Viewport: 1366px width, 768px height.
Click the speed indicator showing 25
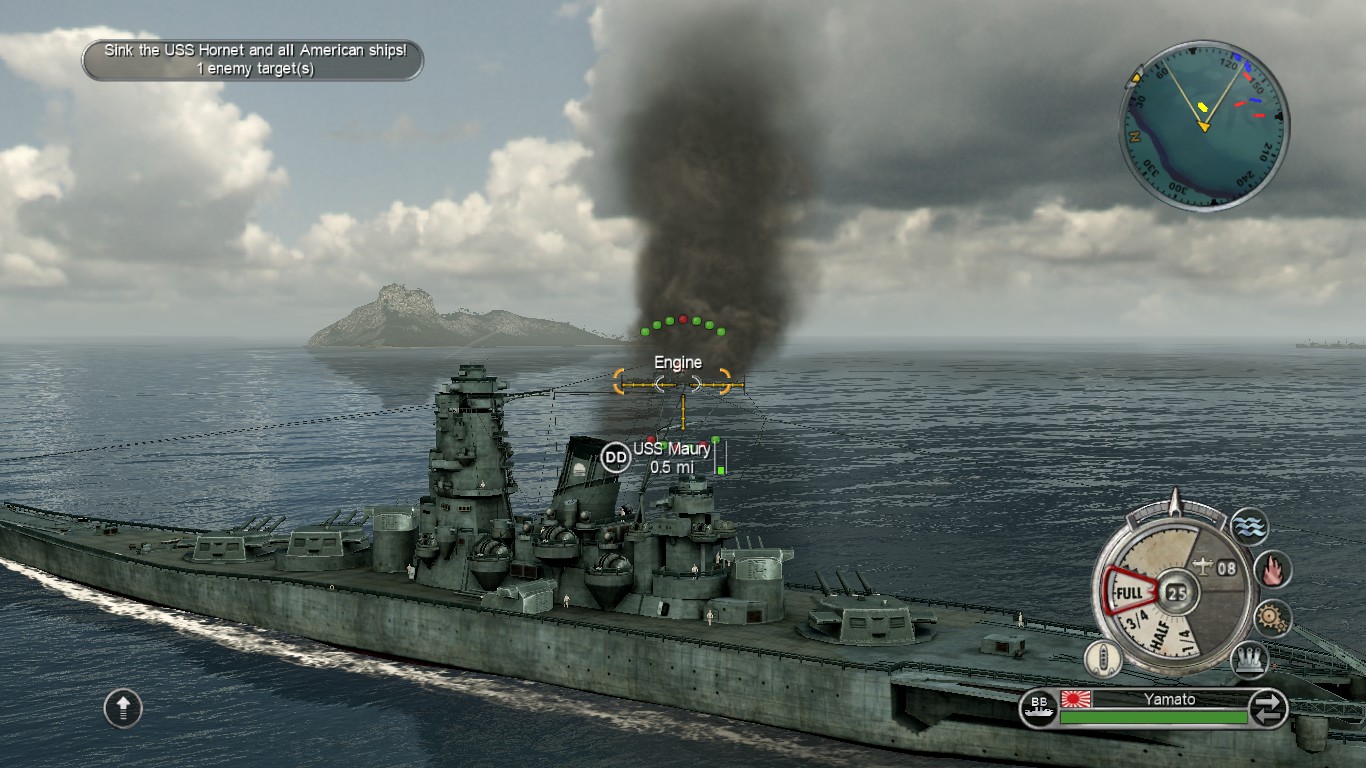[1175, 592]
